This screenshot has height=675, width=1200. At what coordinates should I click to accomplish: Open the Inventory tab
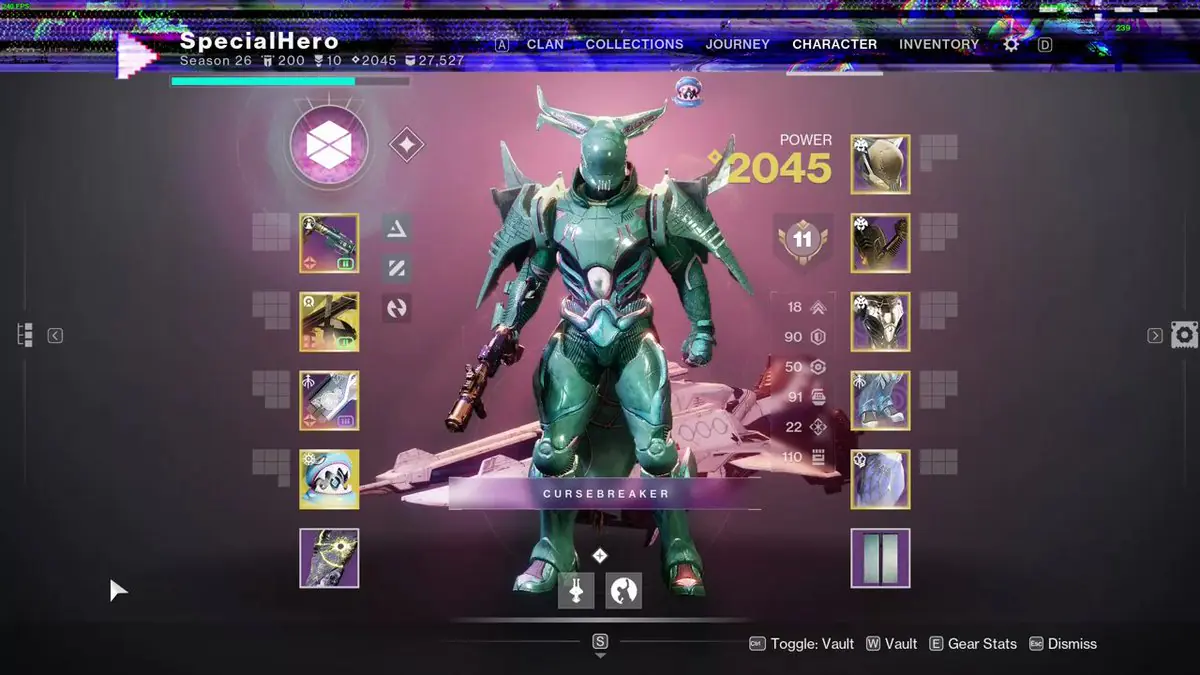939,44
